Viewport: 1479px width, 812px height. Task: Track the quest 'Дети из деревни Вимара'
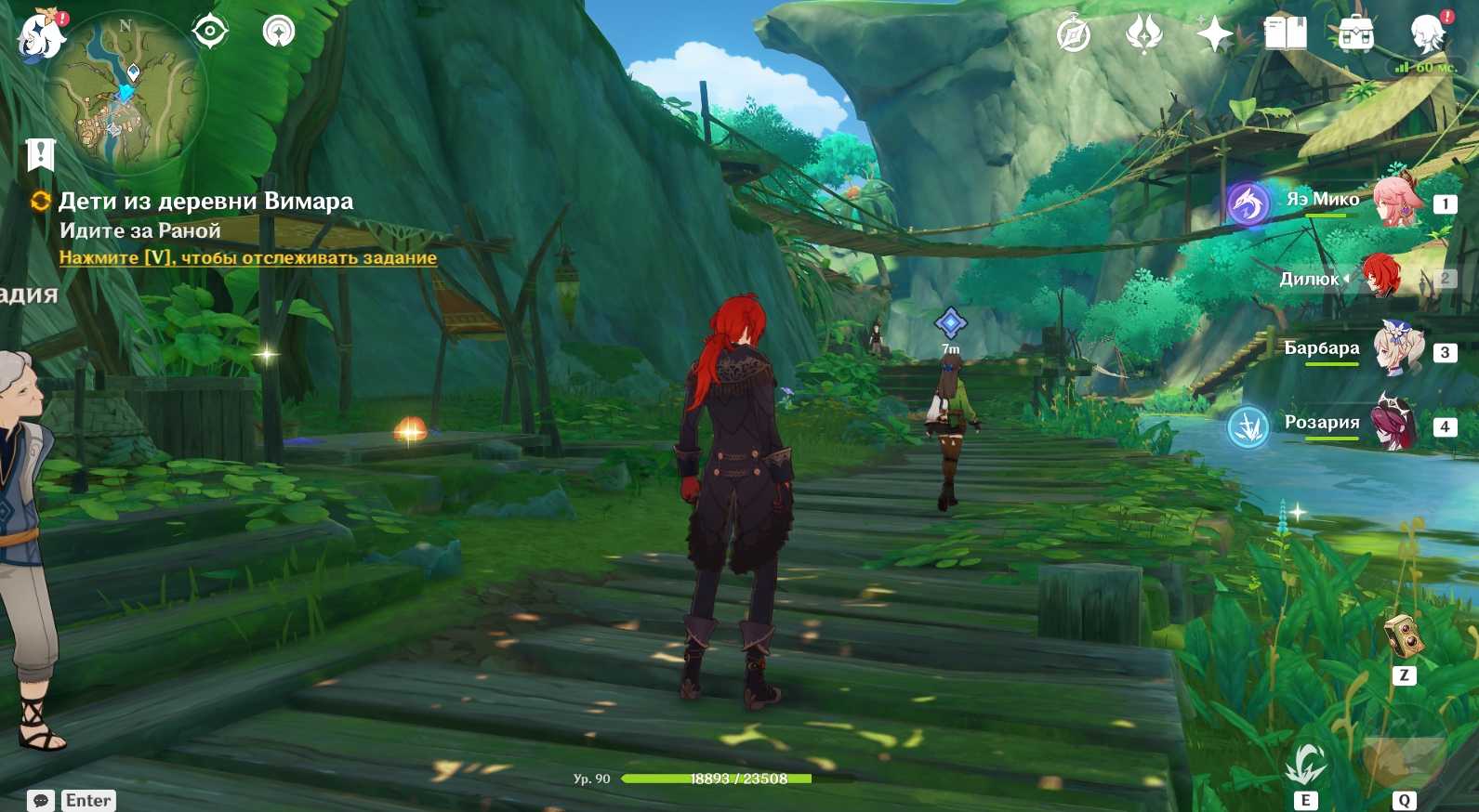point(247,257)
